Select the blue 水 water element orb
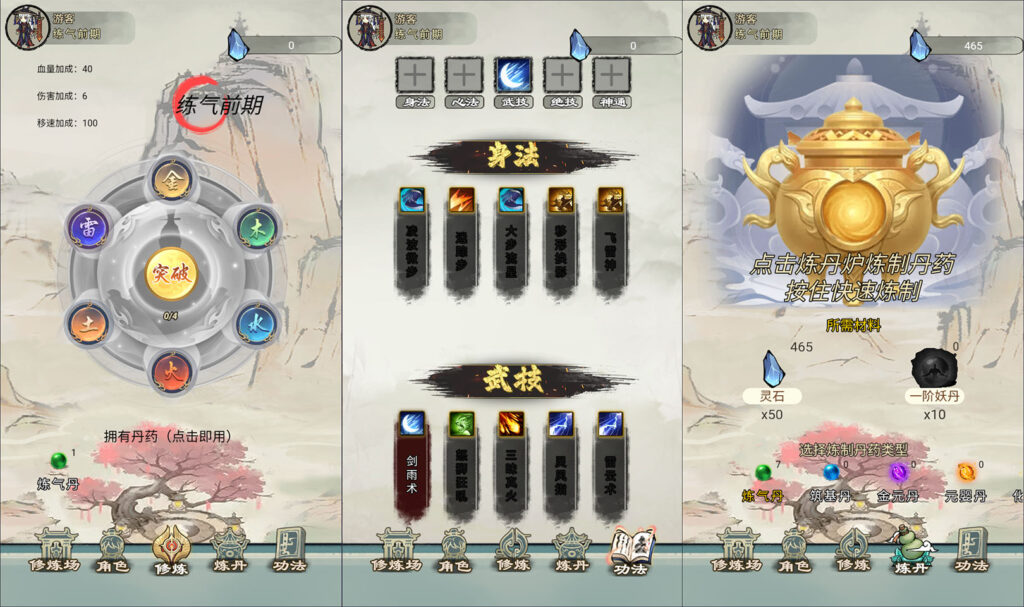Viewport: 1024px width, 607px height. pyautogui.click(x=257, y=324)
